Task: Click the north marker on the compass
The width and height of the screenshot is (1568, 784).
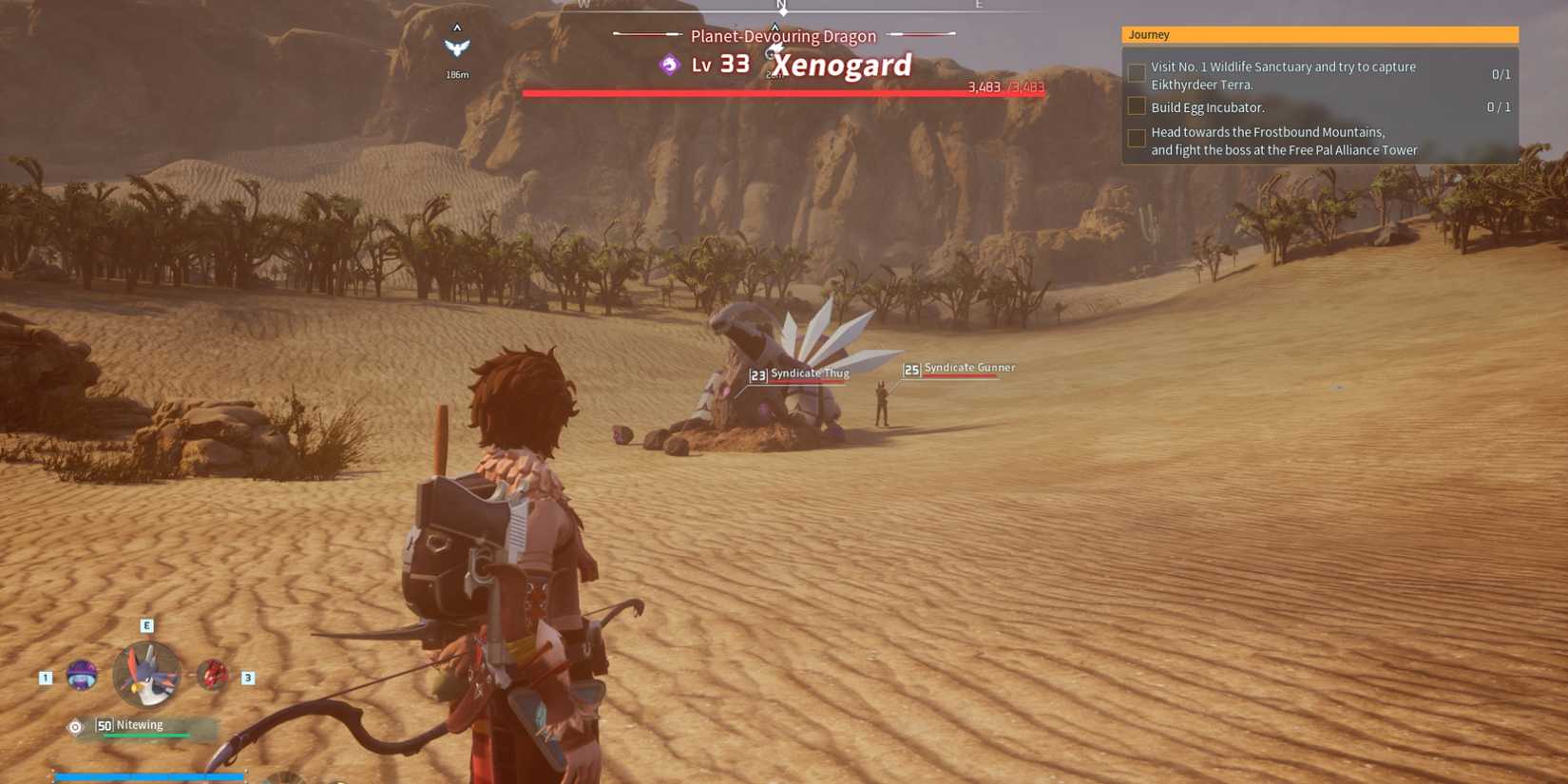Action: pyautogui.click(x=782, y=8)
